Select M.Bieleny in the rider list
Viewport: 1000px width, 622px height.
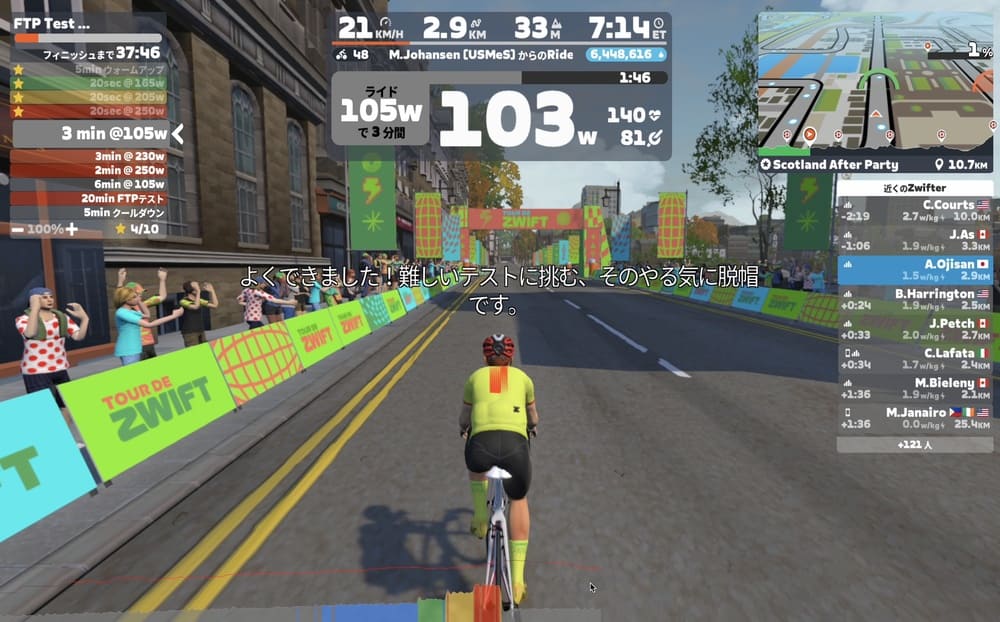(915, 388)
